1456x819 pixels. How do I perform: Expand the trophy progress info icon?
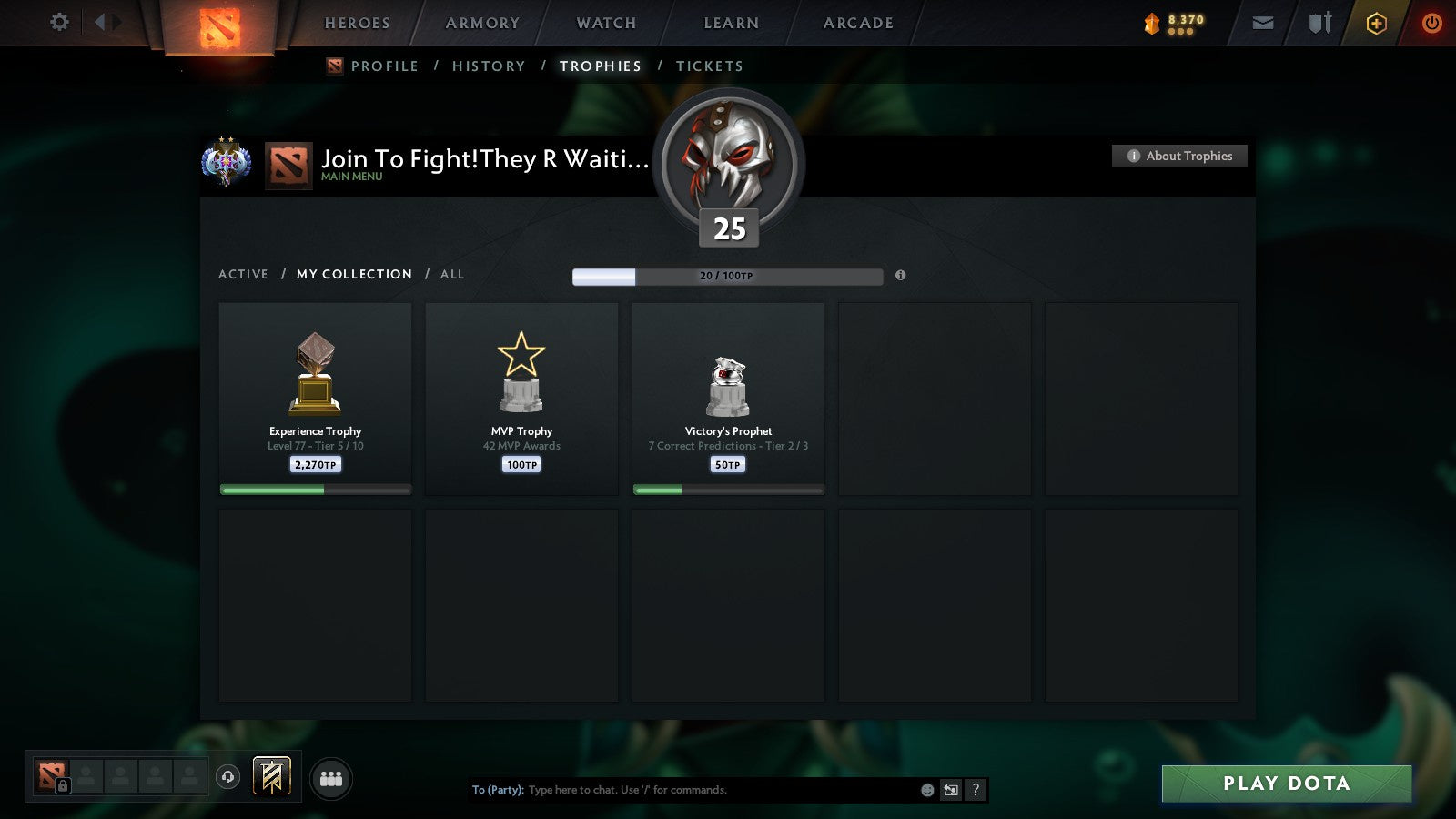coord(902,274)
